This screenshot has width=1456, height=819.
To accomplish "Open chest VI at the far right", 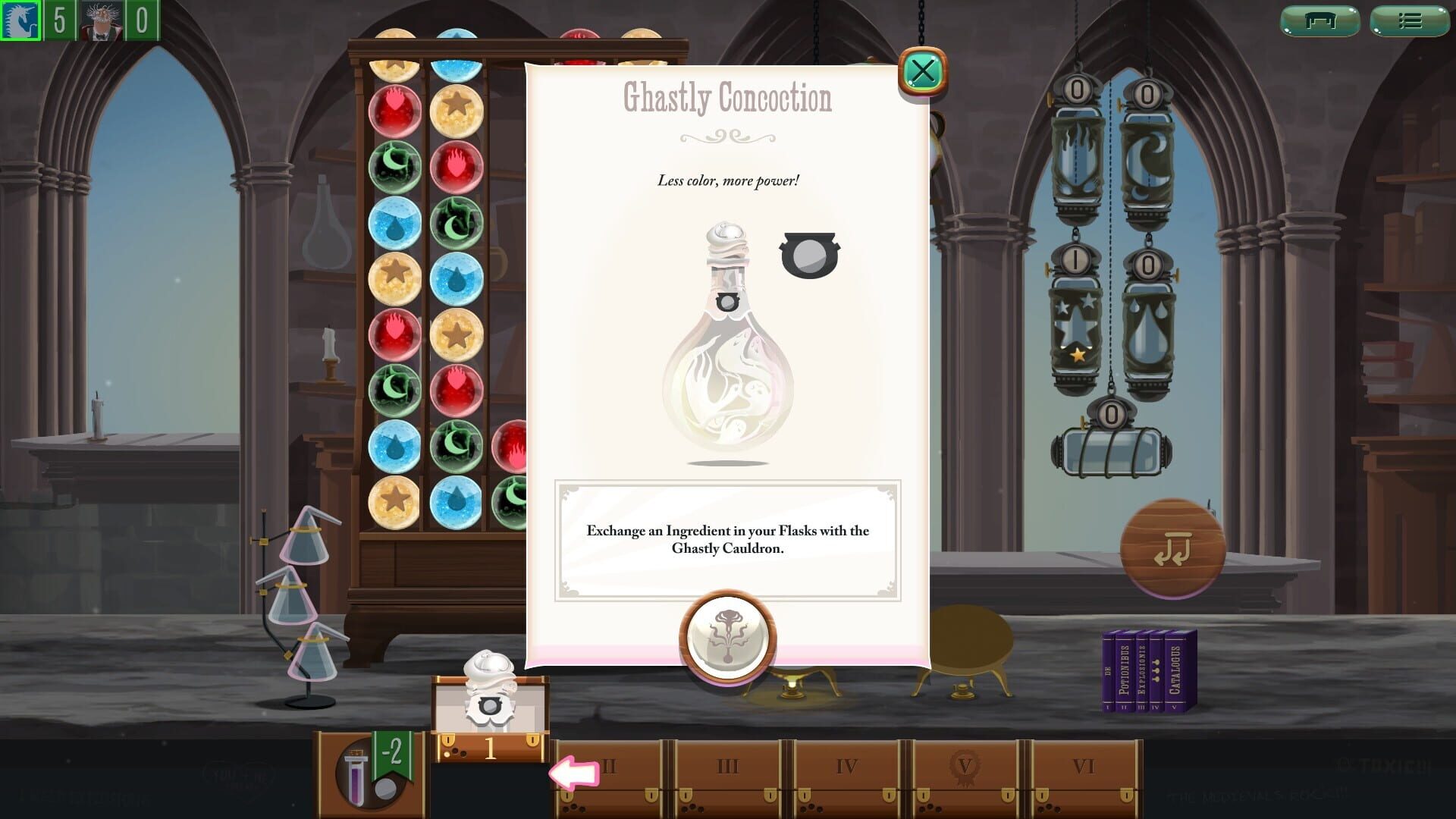I will click(1083, 767).
